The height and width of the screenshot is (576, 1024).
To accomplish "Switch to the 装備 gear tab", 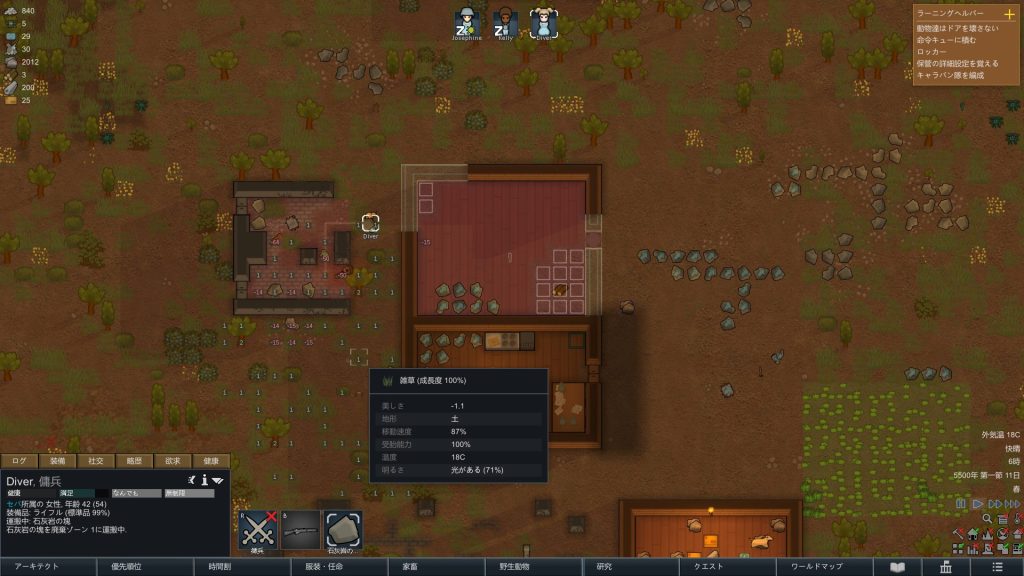I will point(57,461).
